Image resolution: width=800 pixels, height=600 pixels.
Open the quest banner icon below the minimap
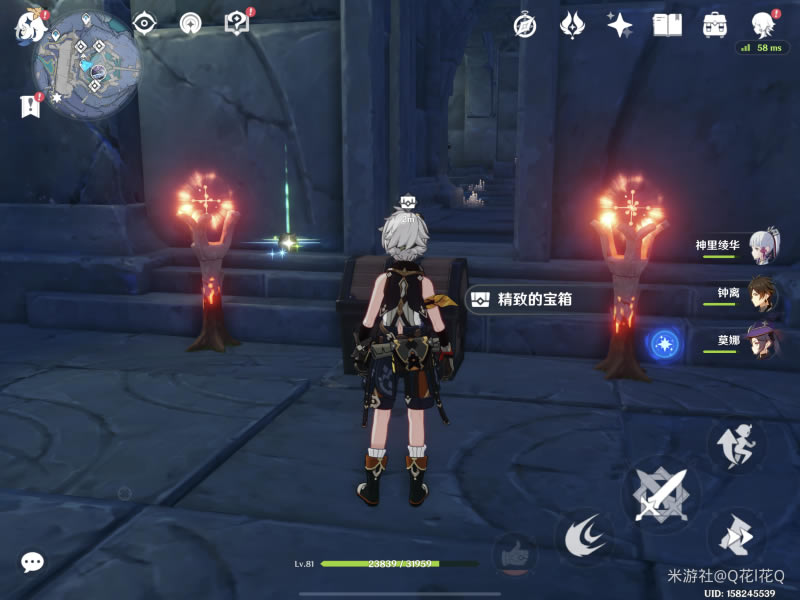[x=29, y=104]
